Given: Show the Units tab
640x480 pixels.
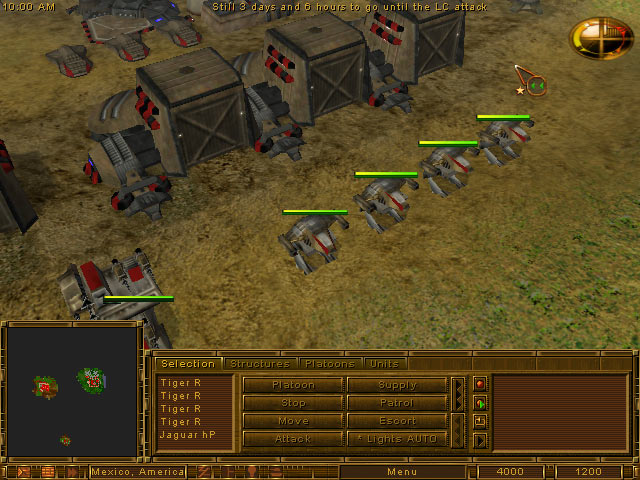Looking at the screenshot, I should 383,364.
